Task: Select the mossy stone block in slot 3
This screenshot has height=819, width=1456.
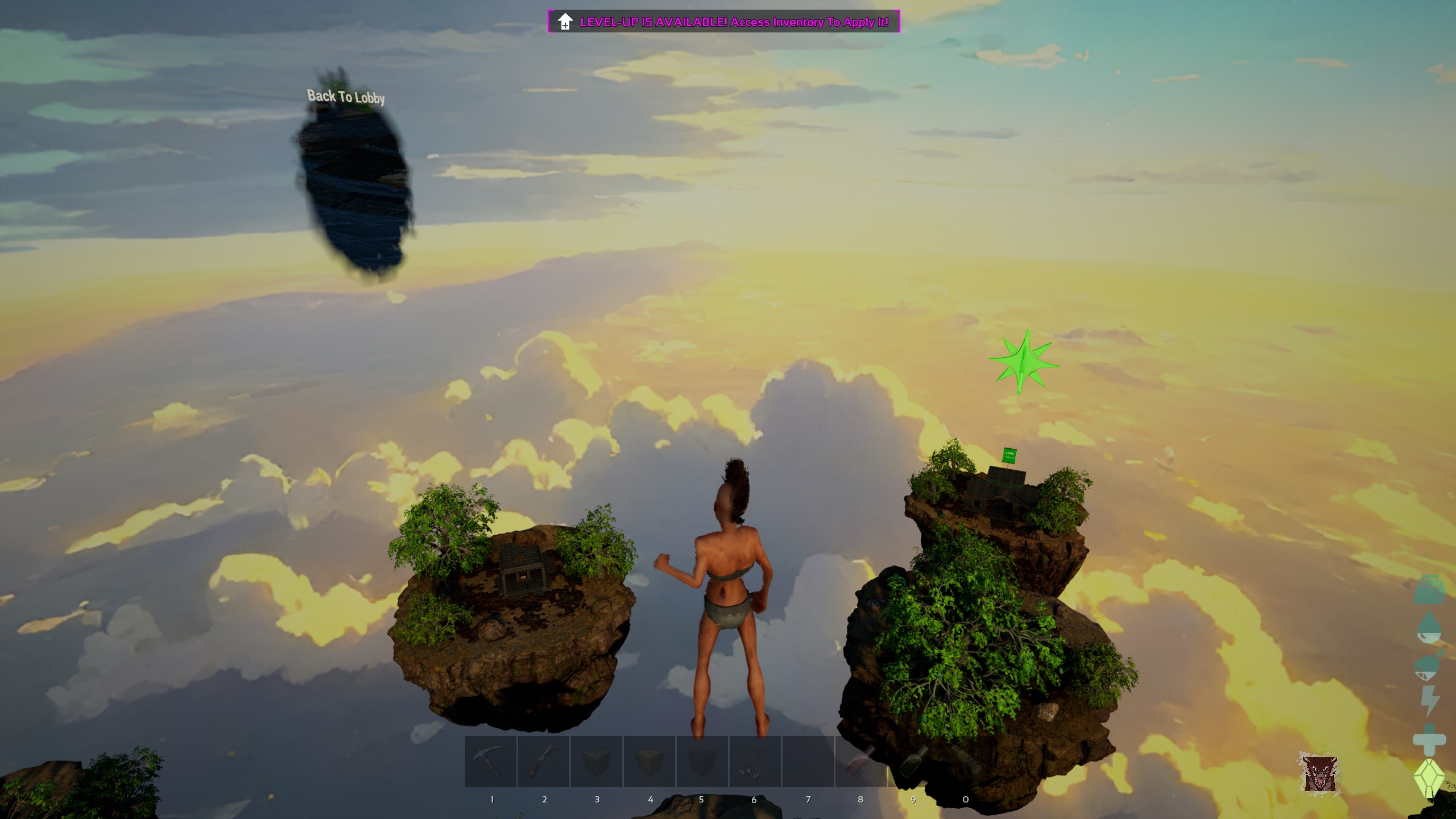Action: click(x=597, y=761)
